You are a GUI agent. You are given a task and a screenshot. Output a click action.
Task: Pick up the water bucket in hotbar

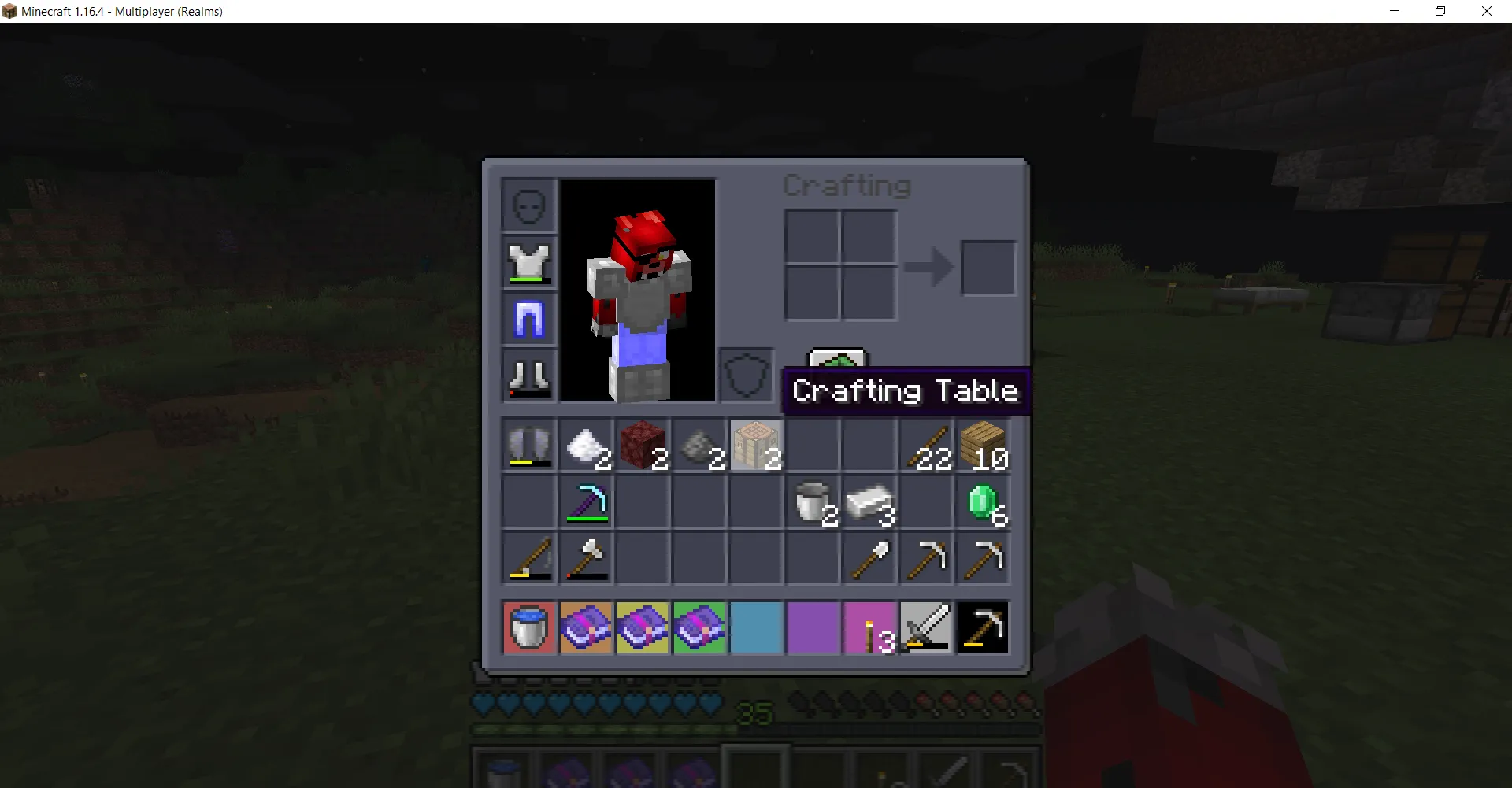[528, 627]
